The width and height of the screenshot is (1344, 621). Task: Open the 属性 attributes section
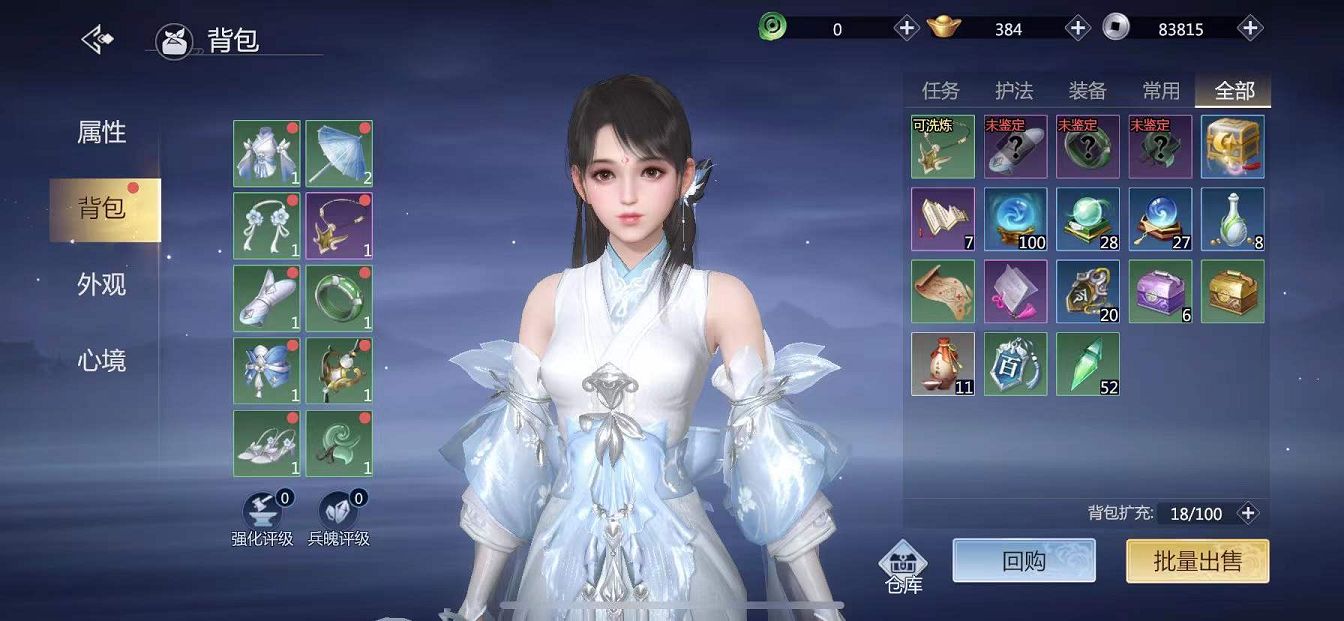pyautogui.click(x=102, y=132)
